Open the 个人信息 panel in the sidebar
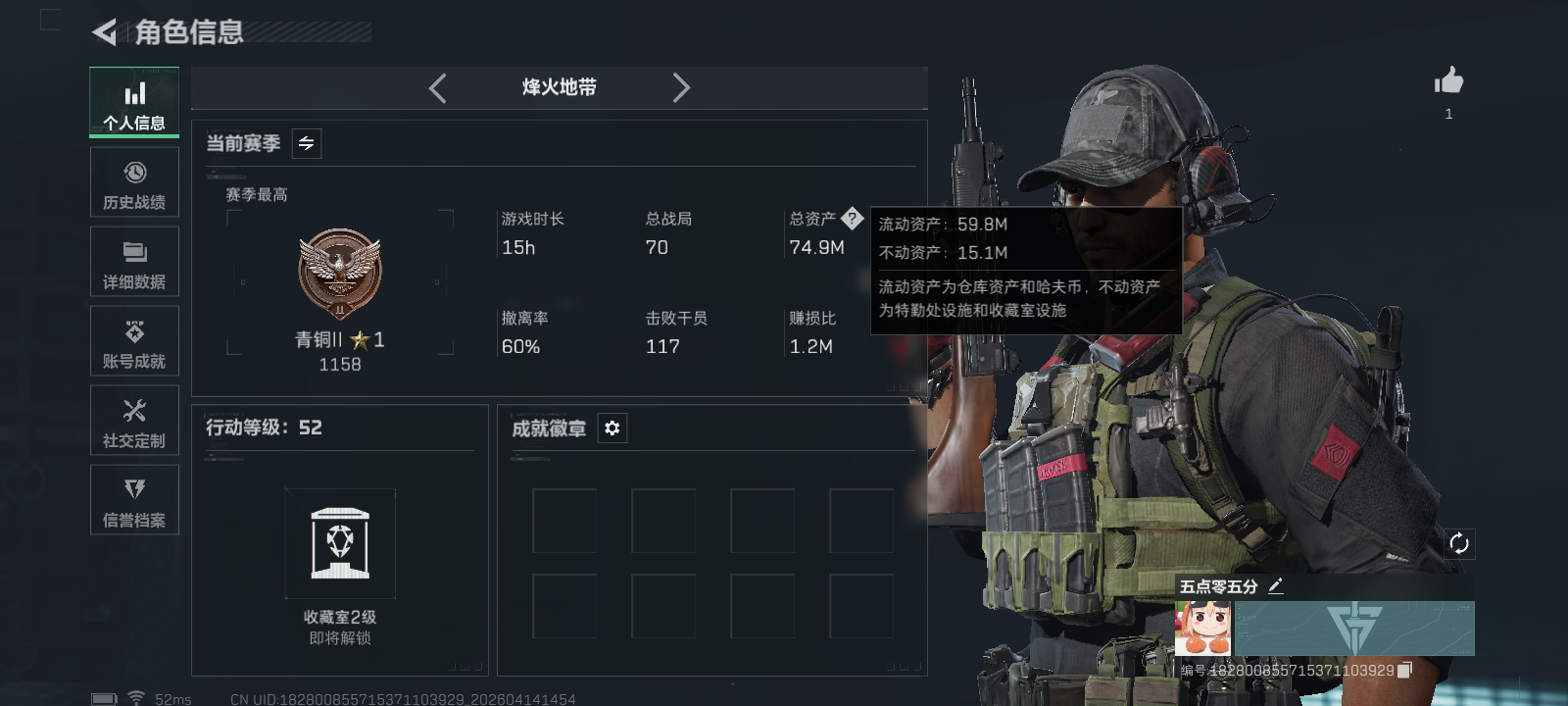Viewport: 1568px width, 706px height. click(x=133, y=102)
